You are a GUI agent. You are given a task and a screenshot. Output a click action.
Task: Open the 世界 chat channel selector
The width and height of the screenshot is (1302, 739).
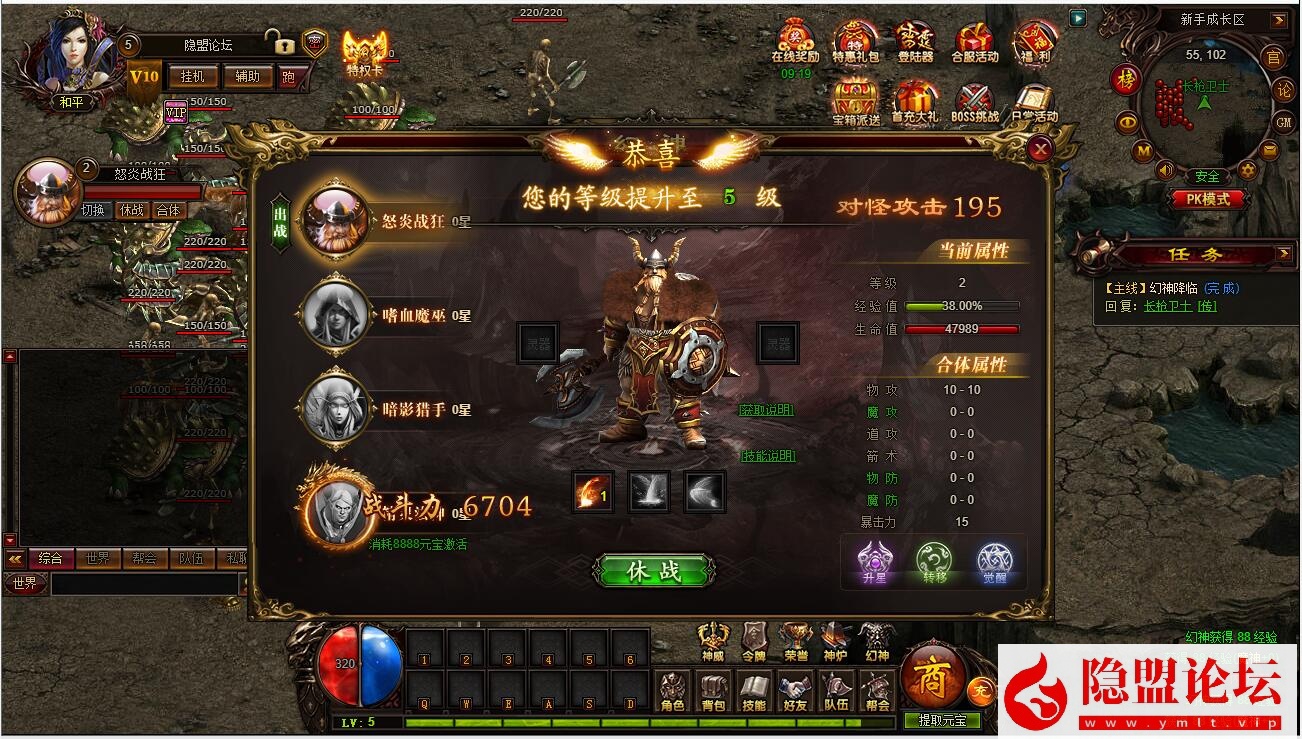pos(26,582)
